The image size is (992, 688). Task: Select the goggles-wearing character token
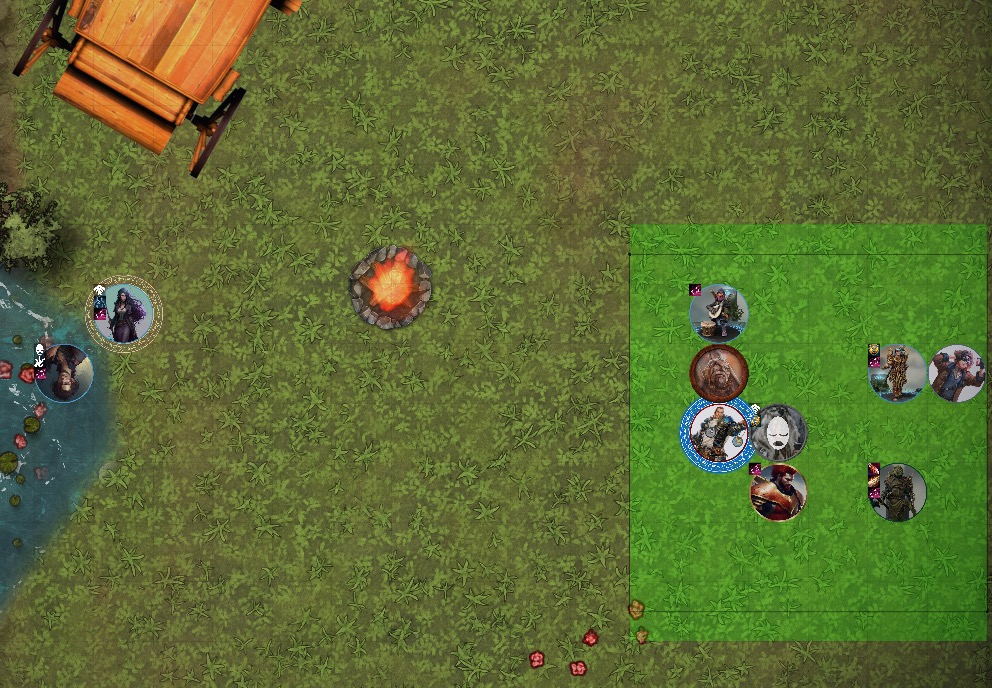(957, 373)
